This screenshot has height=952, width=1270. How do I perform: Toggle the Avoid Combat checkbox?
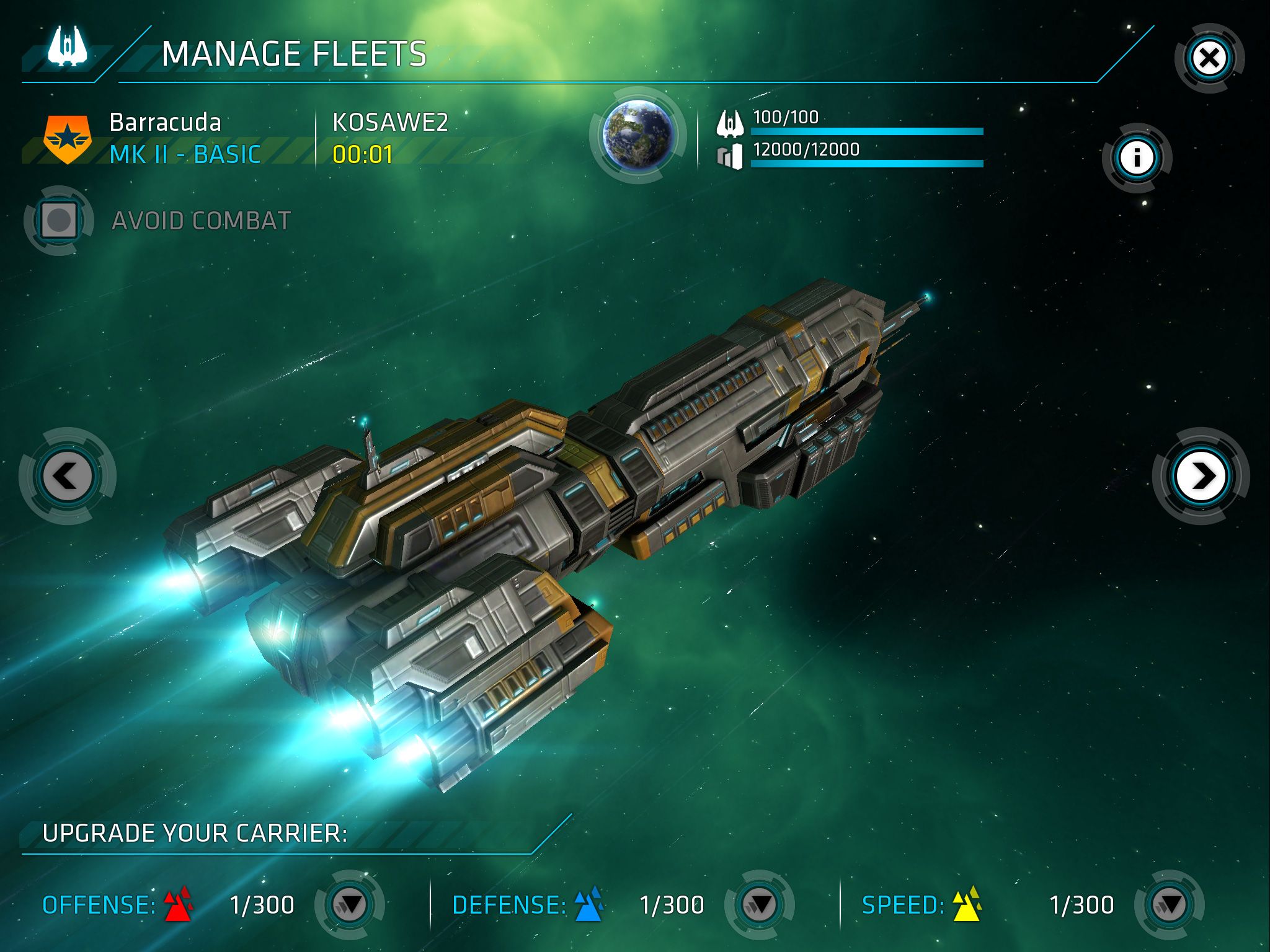tap(59, 220)
